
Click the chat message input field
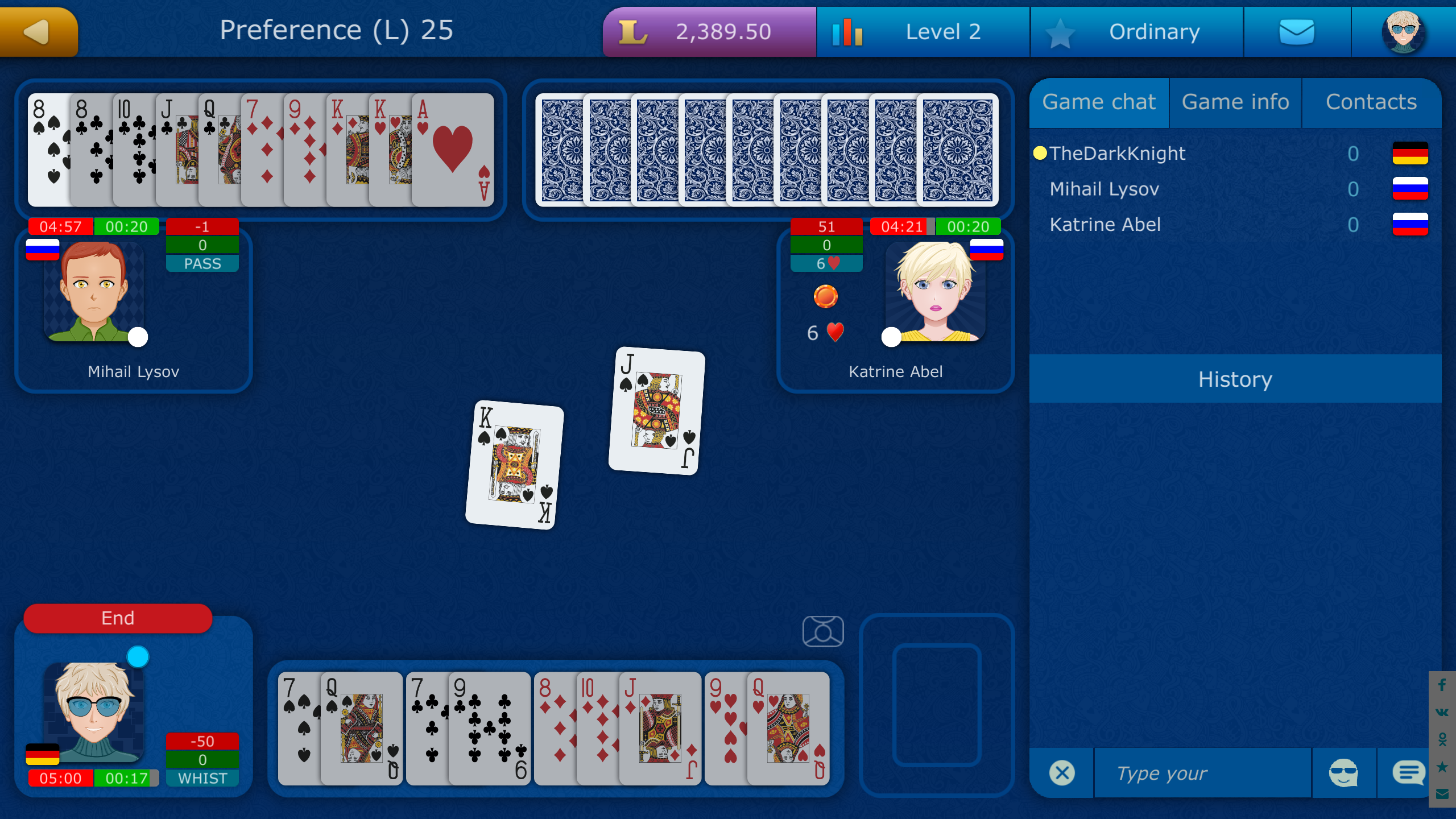pyautogui.click(x=1200, y=772)
